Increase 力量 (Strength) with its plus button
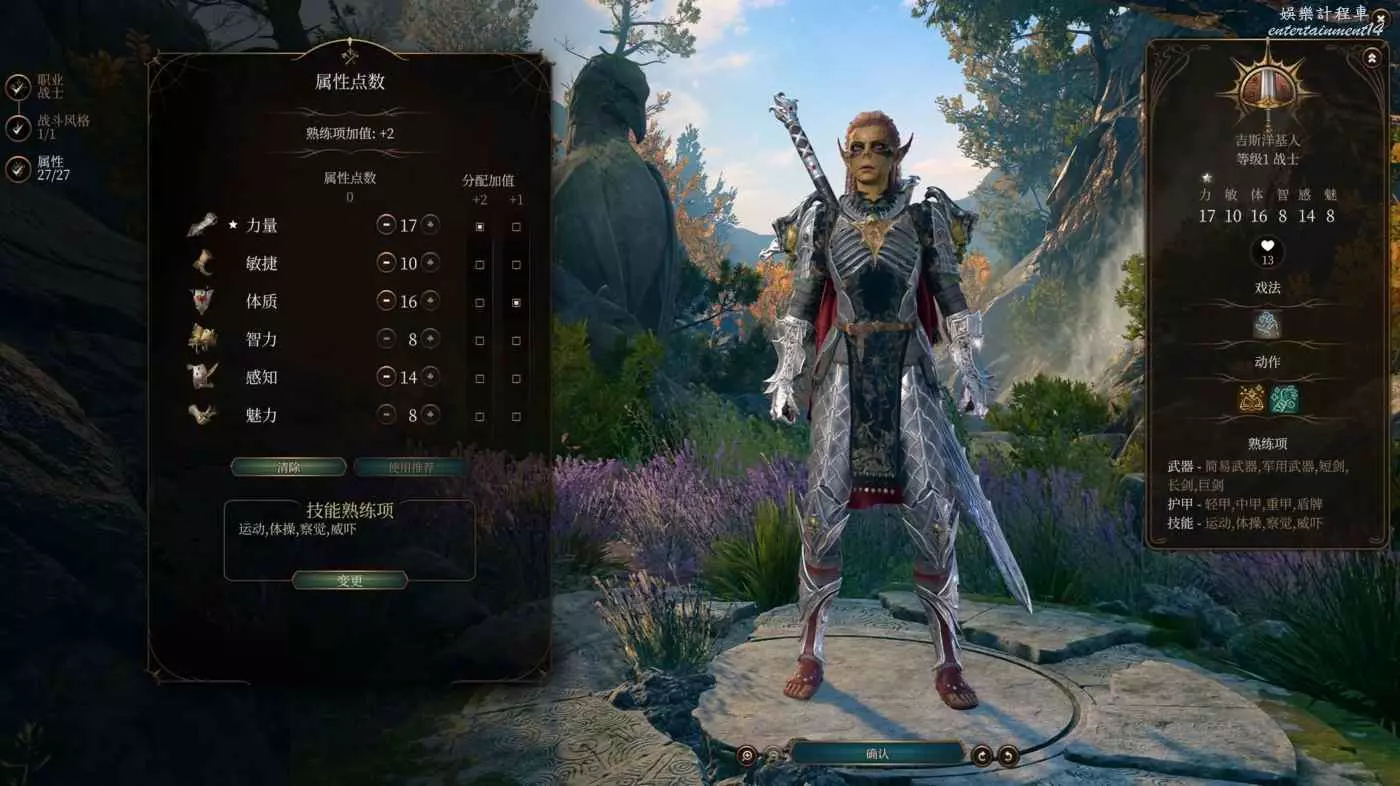 click(430, 225)
